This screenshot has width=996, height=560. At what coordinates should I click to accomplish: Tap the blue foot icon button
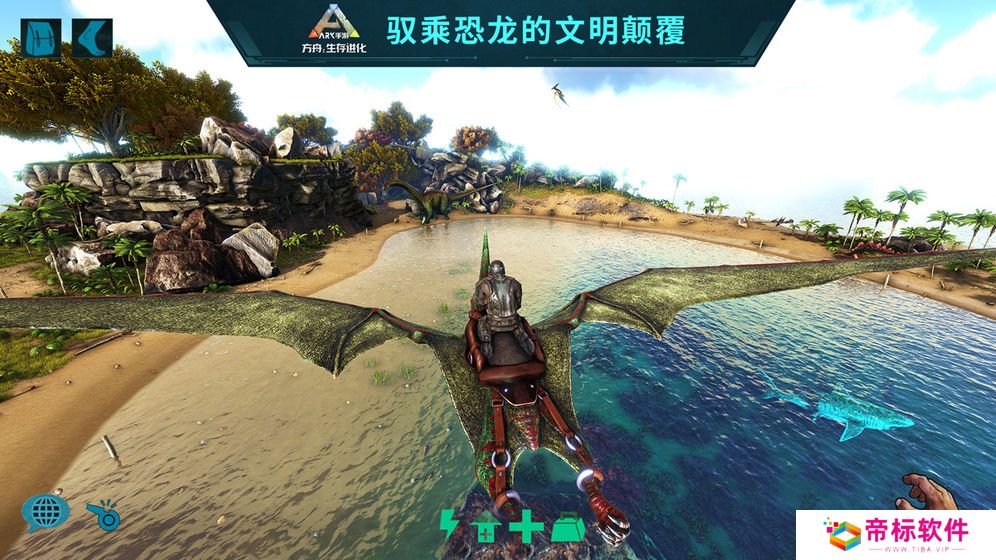click(94, 37)
